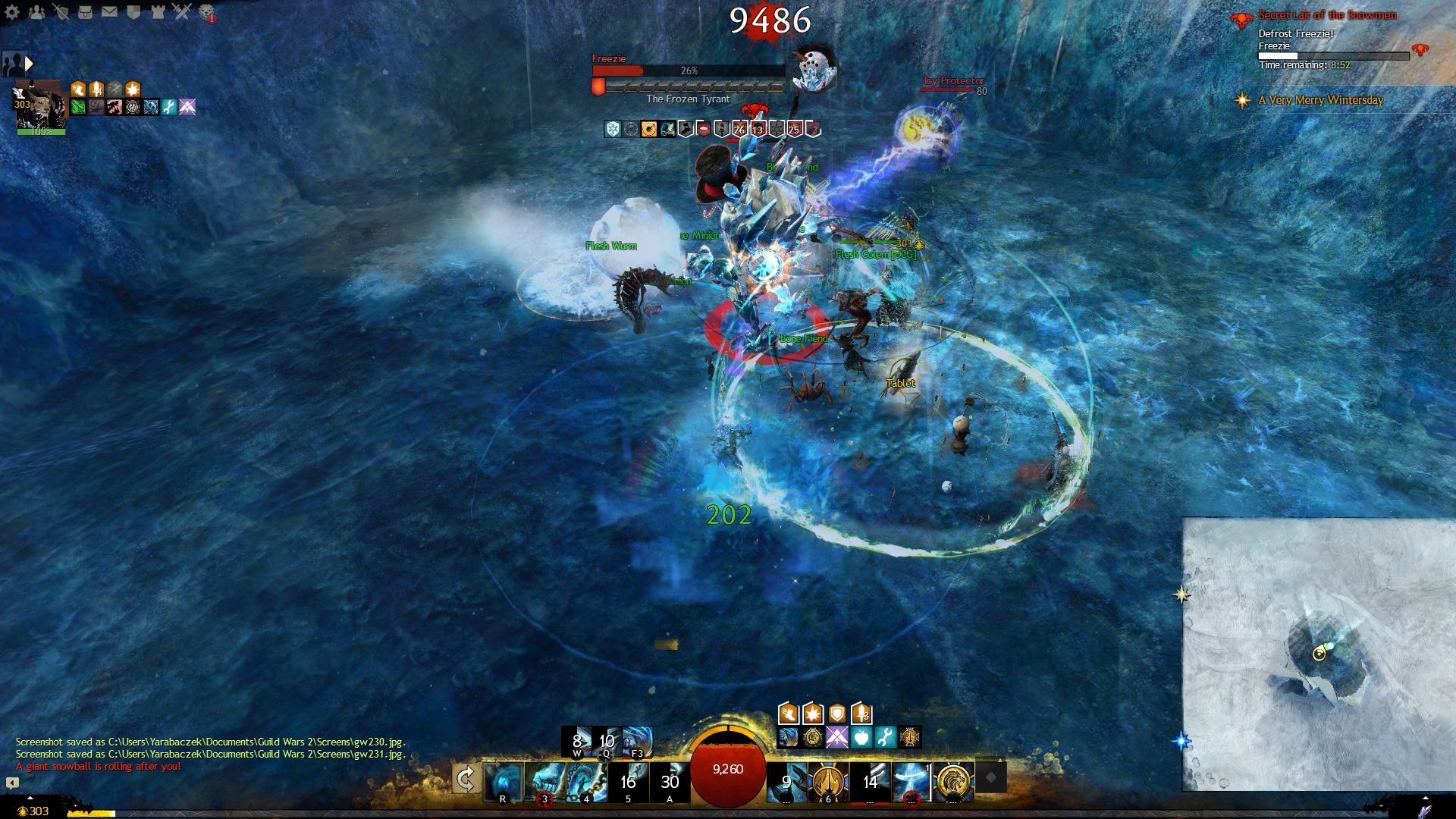Use the gold trident utility skill
Image resolution: width=1456 pixels, height=819 pixels.
[828, 782]
